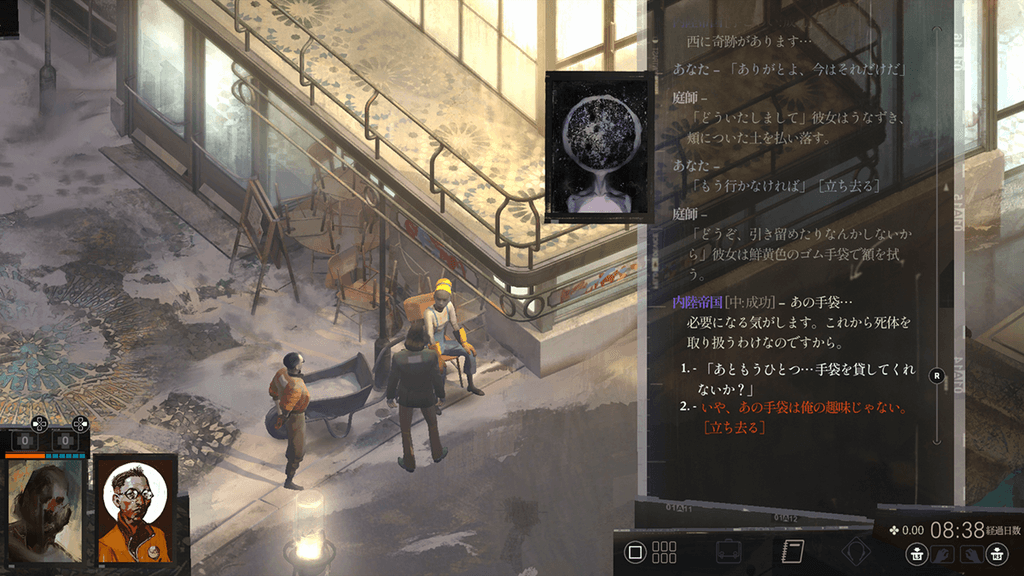The width and height of the screenshot is (1024, 576).
Task: Open the Thought Cabinet head icon
Action: (x=855, y=551)
